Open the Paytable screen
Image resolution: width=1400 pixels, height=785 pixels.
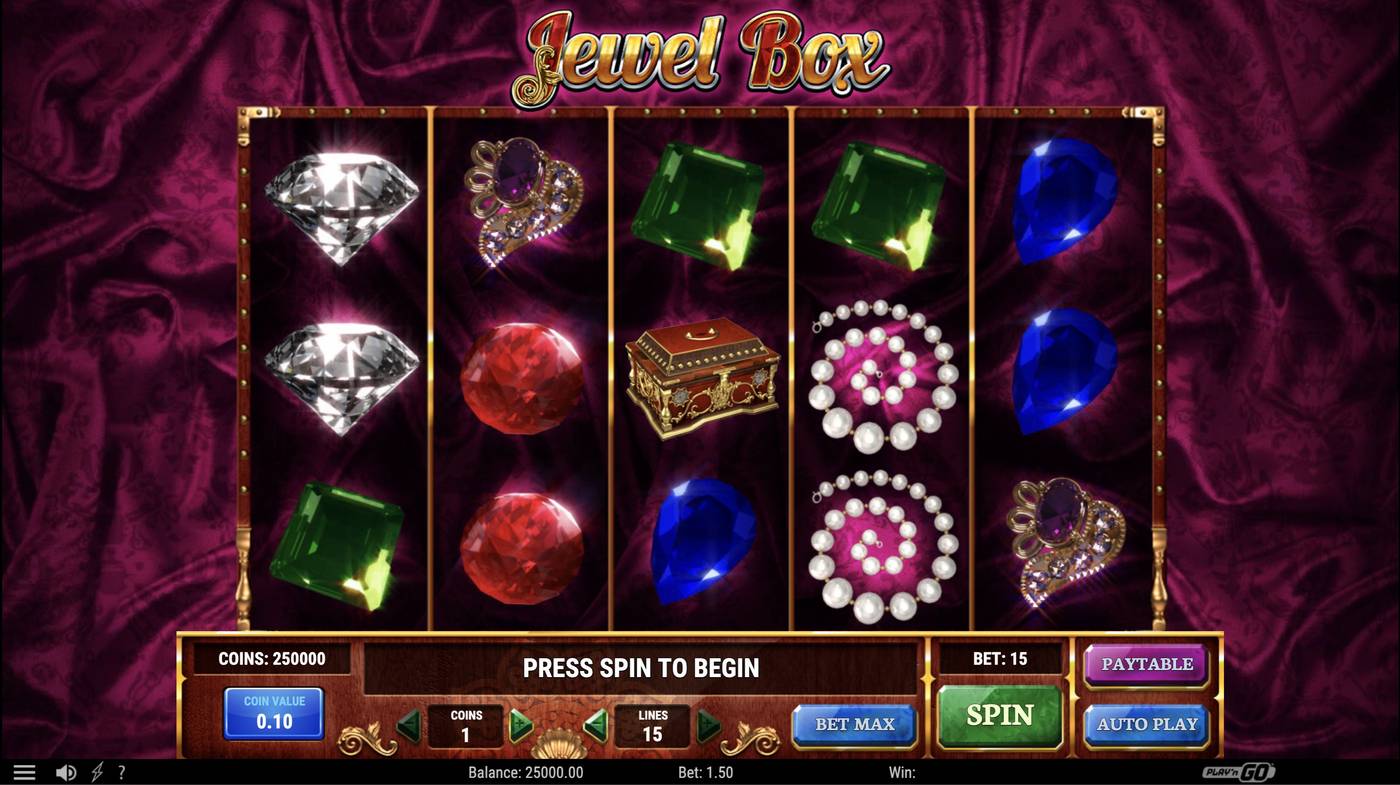[x=1146, y=662]
